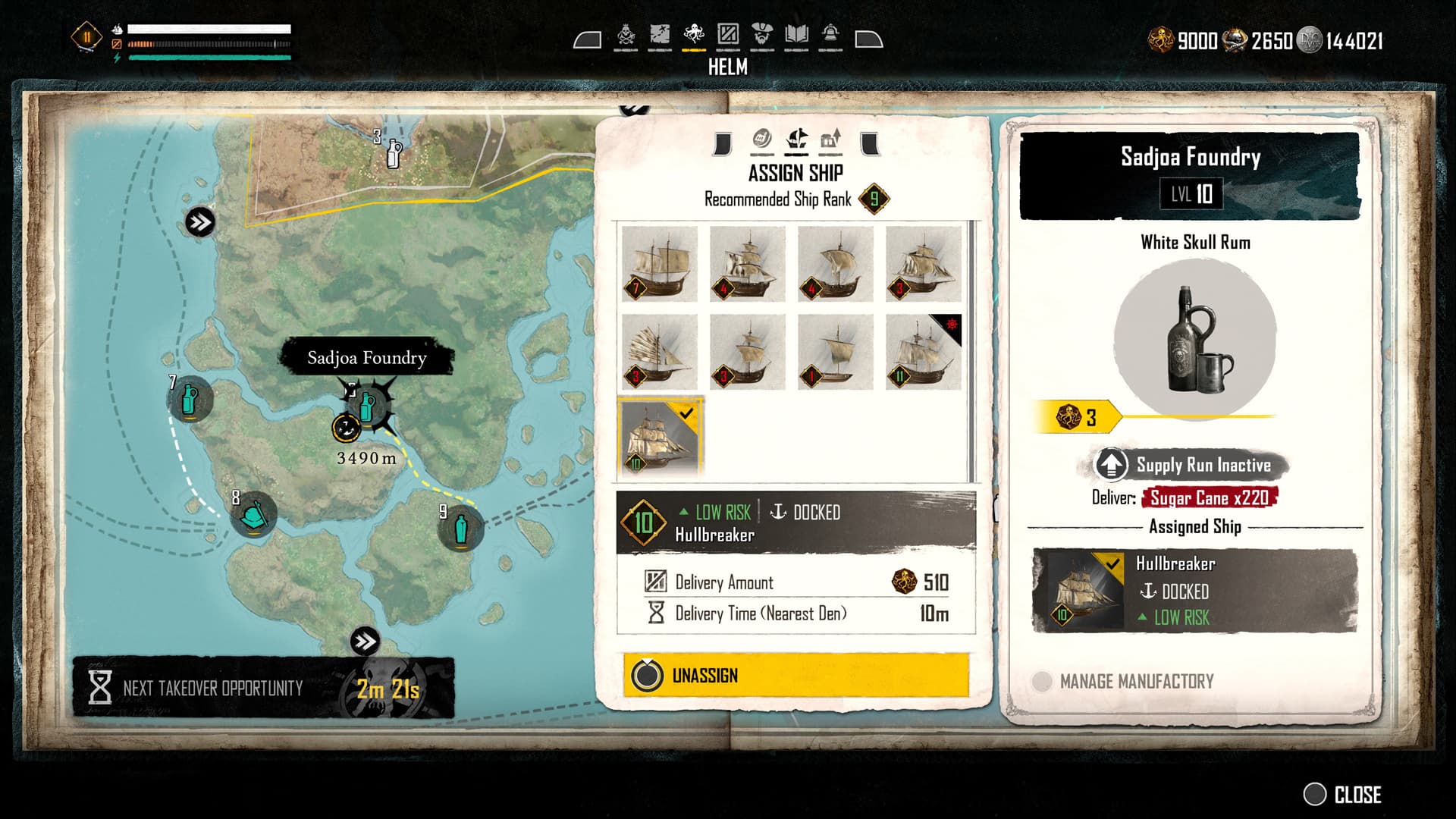The width and height of the screenshot is (1456, 819).
Task: Click the Assigned Ship Hullbreaker card
Action: (x=1194, y=591)
